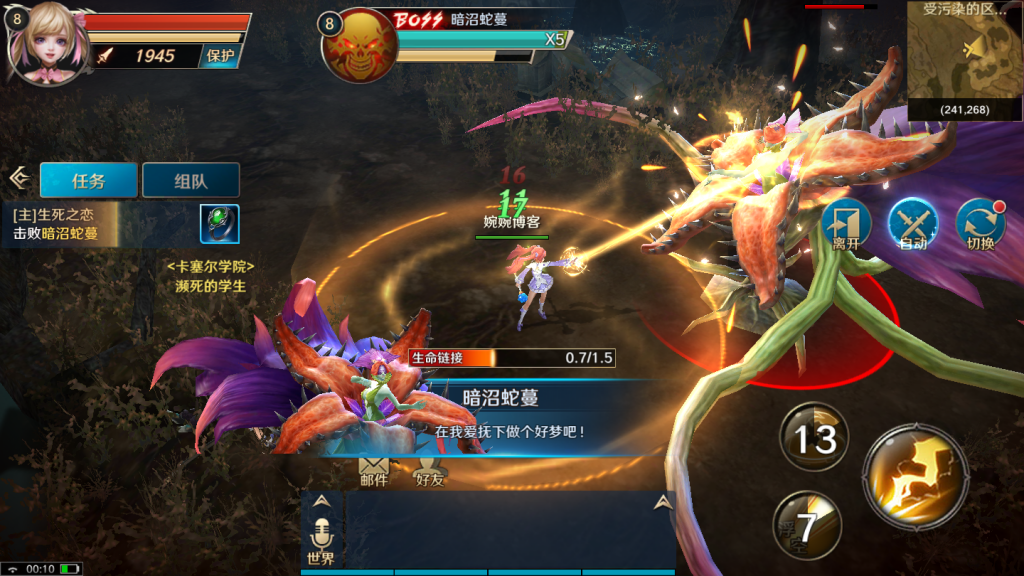Use the main lightning attack skill

(x=915, y=473)
